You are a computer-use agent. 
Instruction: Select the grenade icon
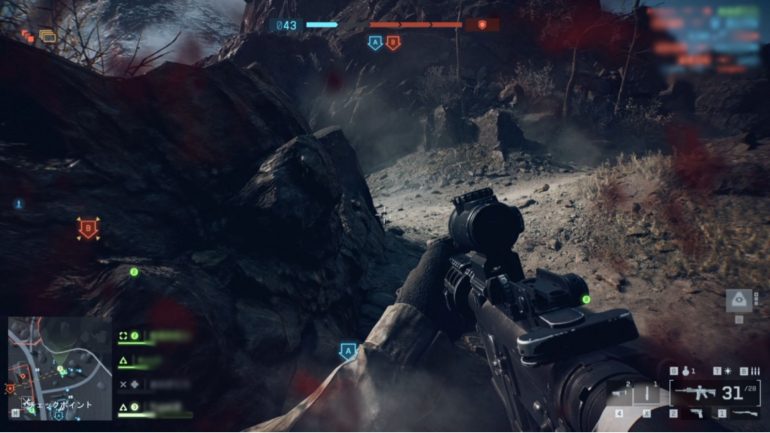click(685, 372)
